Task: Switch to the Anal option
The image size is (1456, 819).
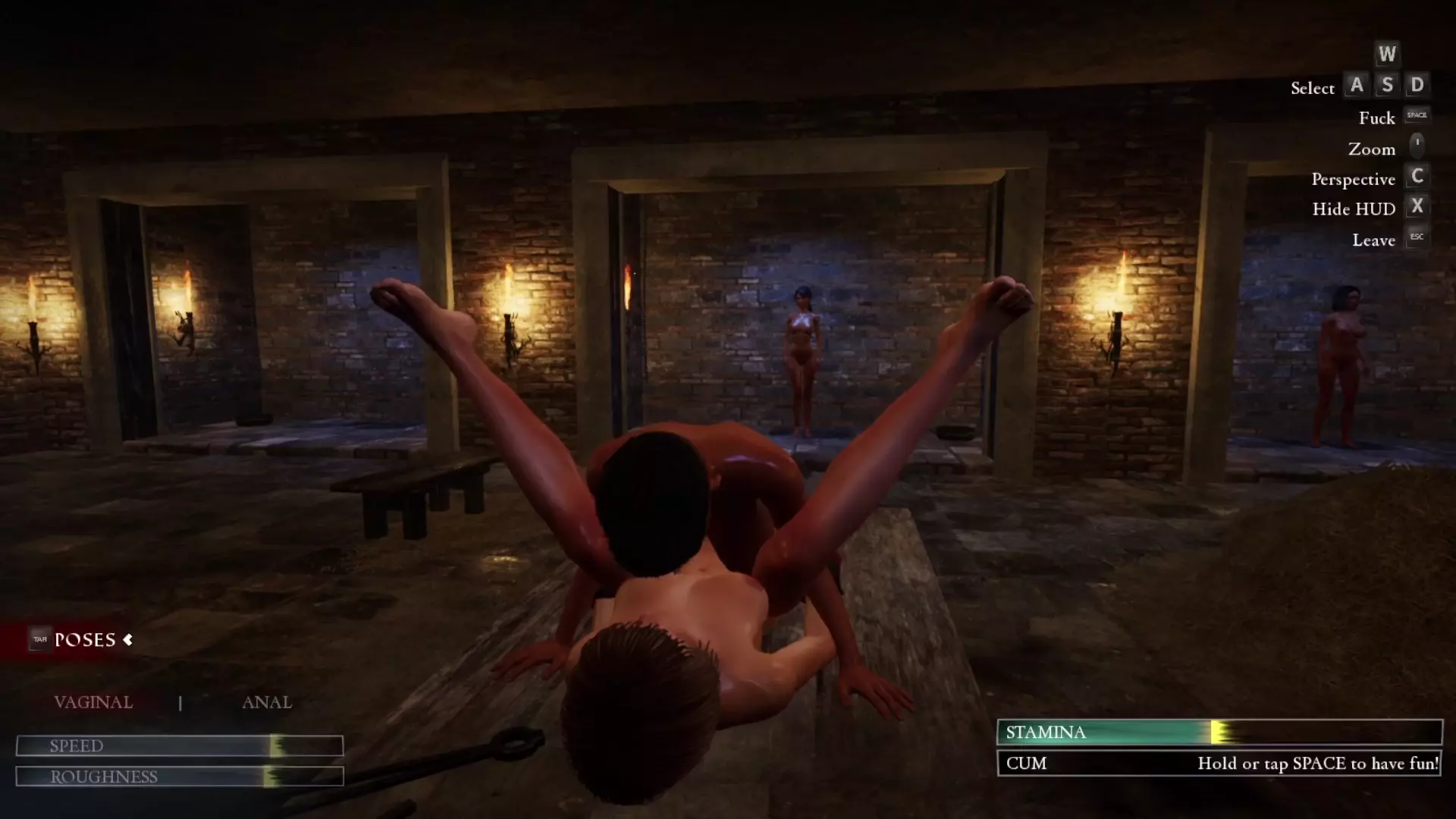Action: pos(266,702)
